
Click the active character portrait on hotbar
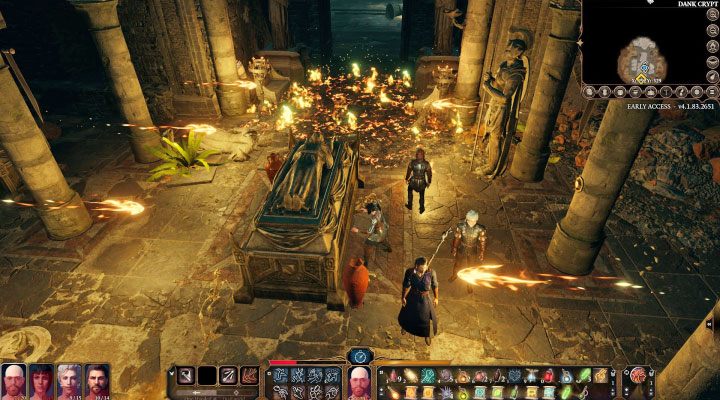tap(360, 381)
